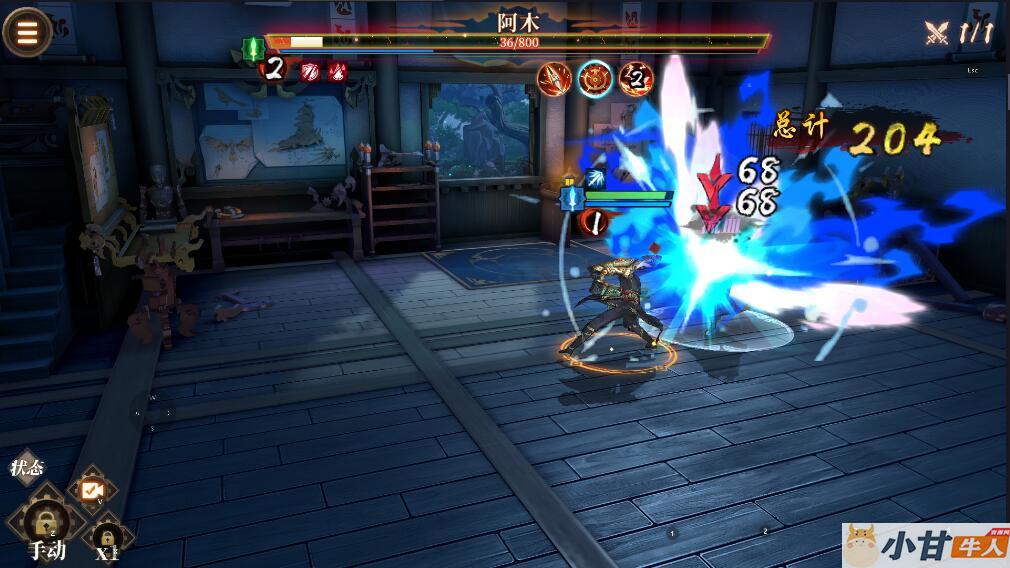Open the hamburger menu button
The height and width of the screenshot is (568, 1010).
tap(26, 32)
